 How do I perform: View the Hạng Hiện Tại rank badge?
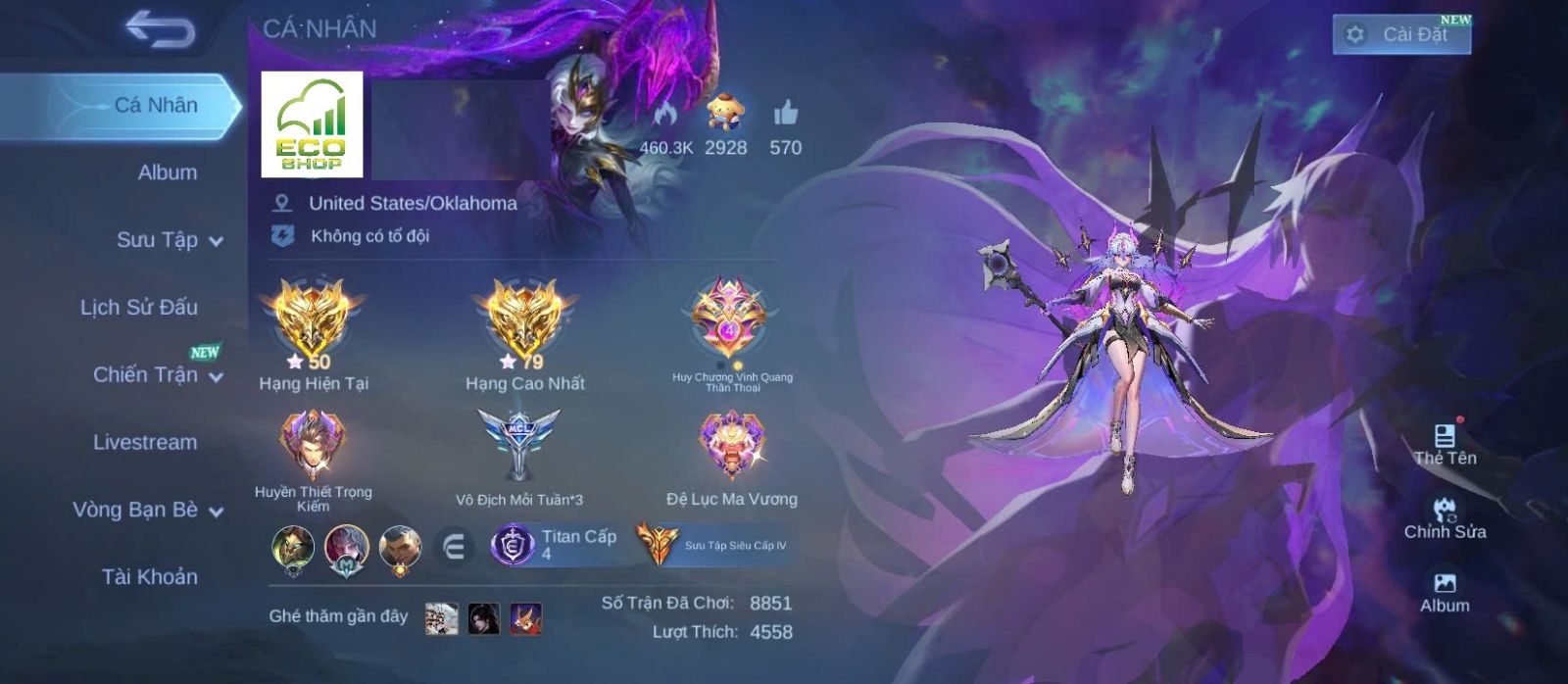[313, 319]
